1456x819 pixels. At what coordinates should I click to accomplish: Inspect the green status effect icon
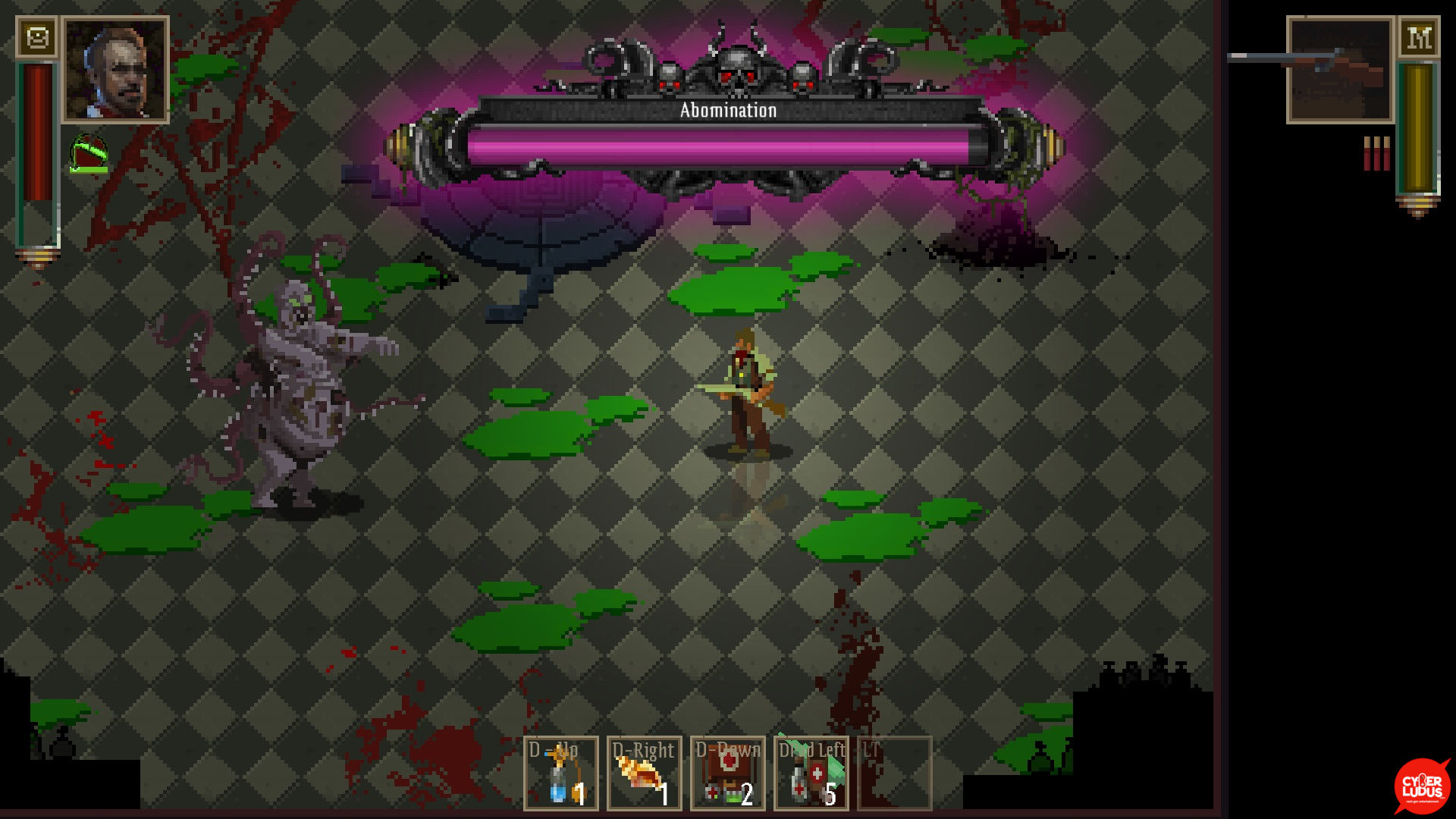(x=89, y=155)
